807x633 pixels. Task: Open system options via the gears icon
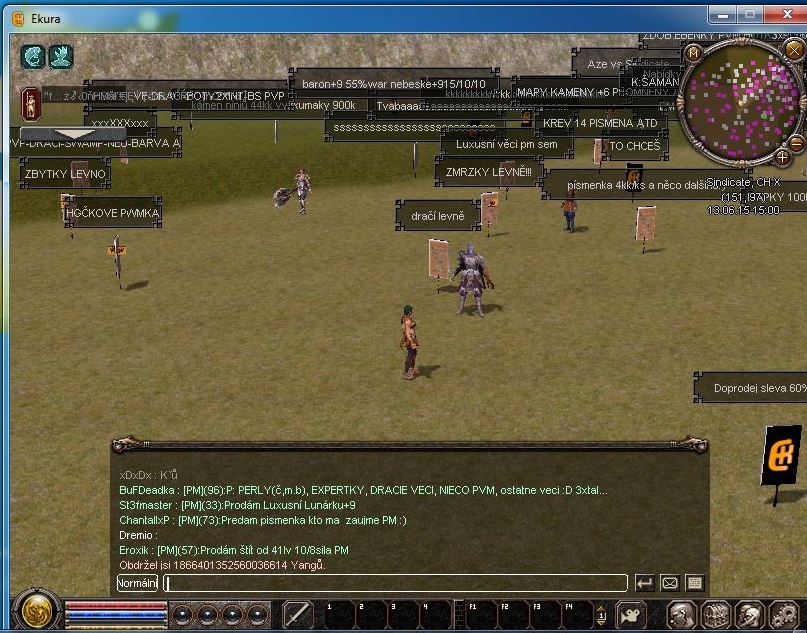coord(782,614)
